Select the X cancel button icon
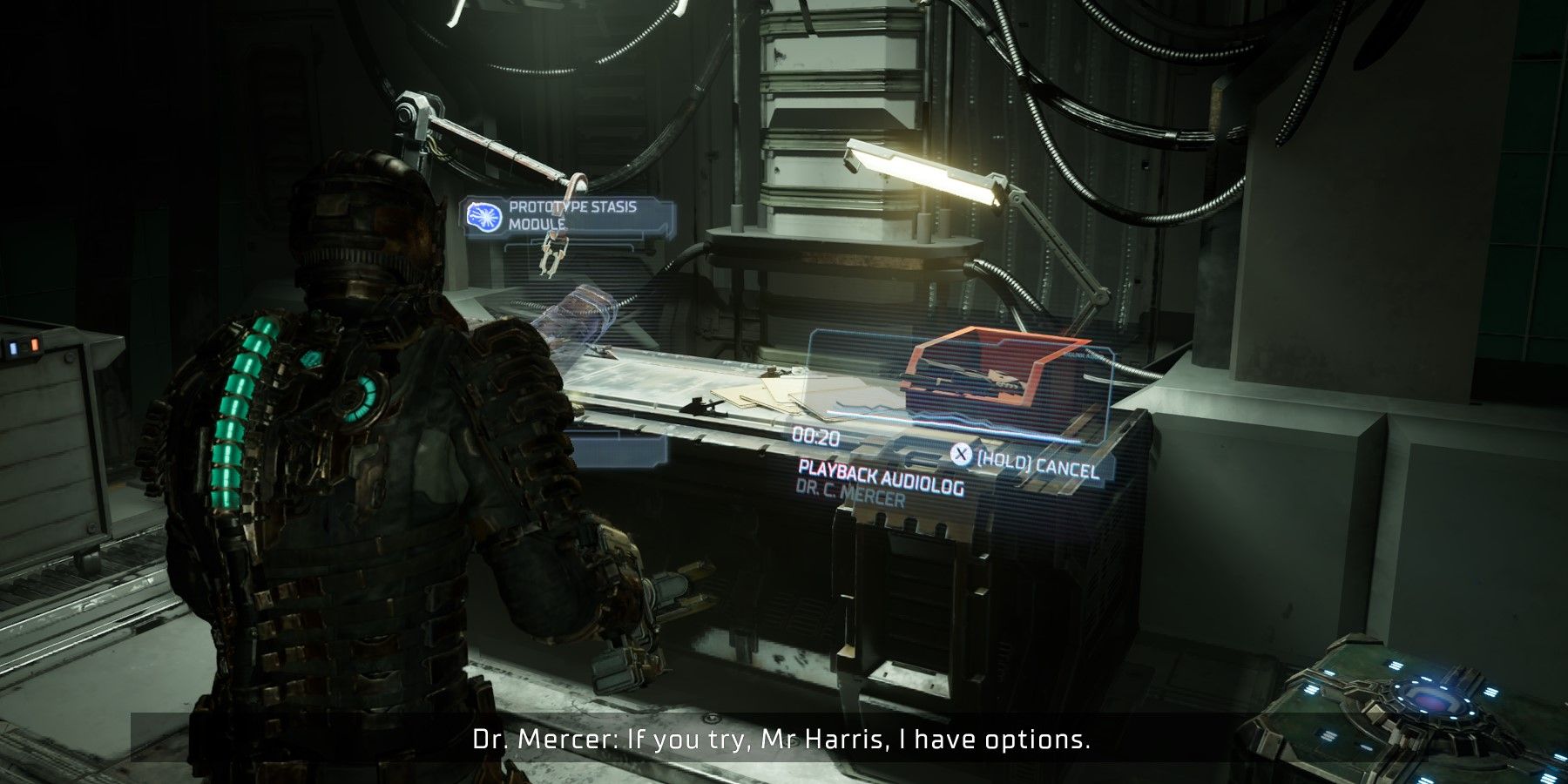Image resolution: width=1568 pixels, height=784 pixels. [x=962, y=454]
